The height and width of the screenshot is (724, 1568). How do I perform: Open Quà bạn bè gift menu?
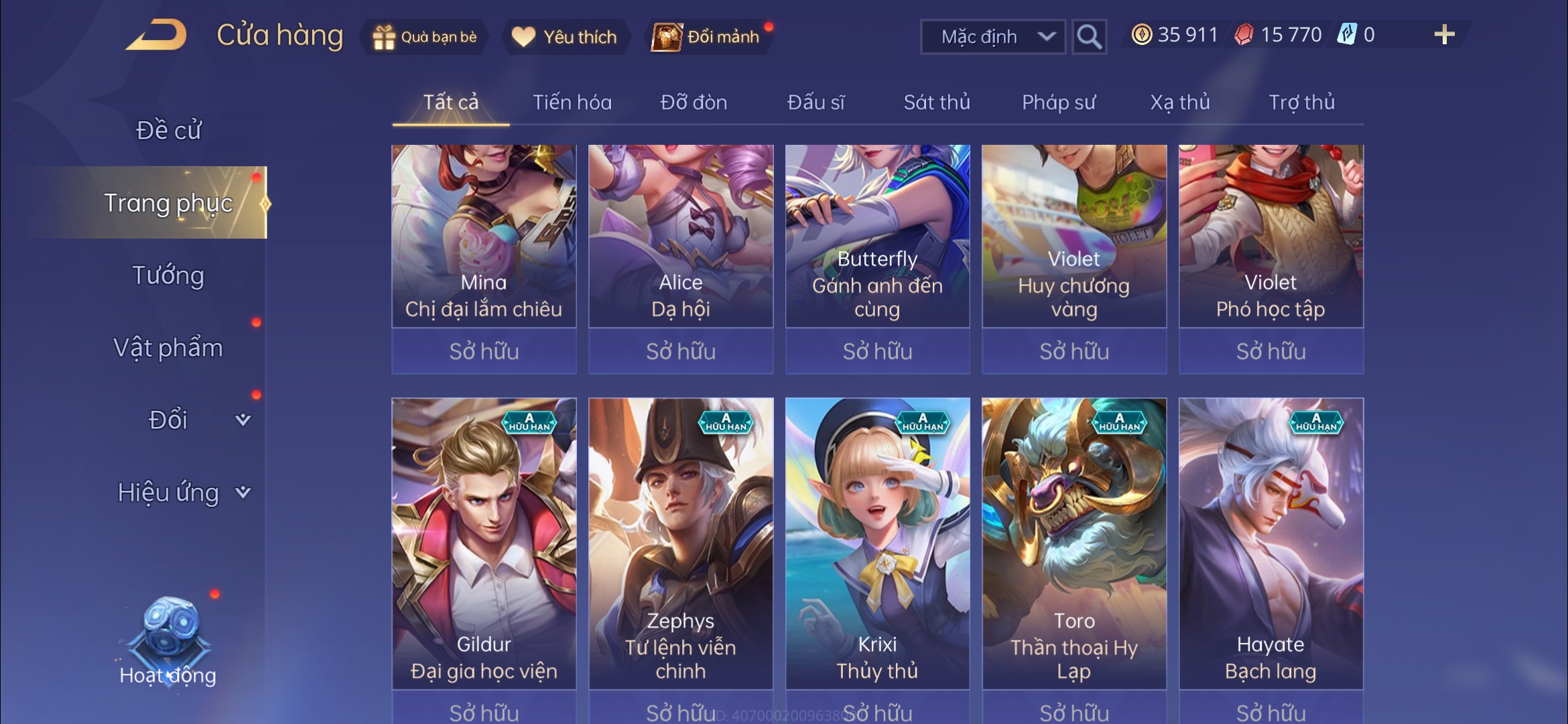pyautogui.click(x=425, y=37)
